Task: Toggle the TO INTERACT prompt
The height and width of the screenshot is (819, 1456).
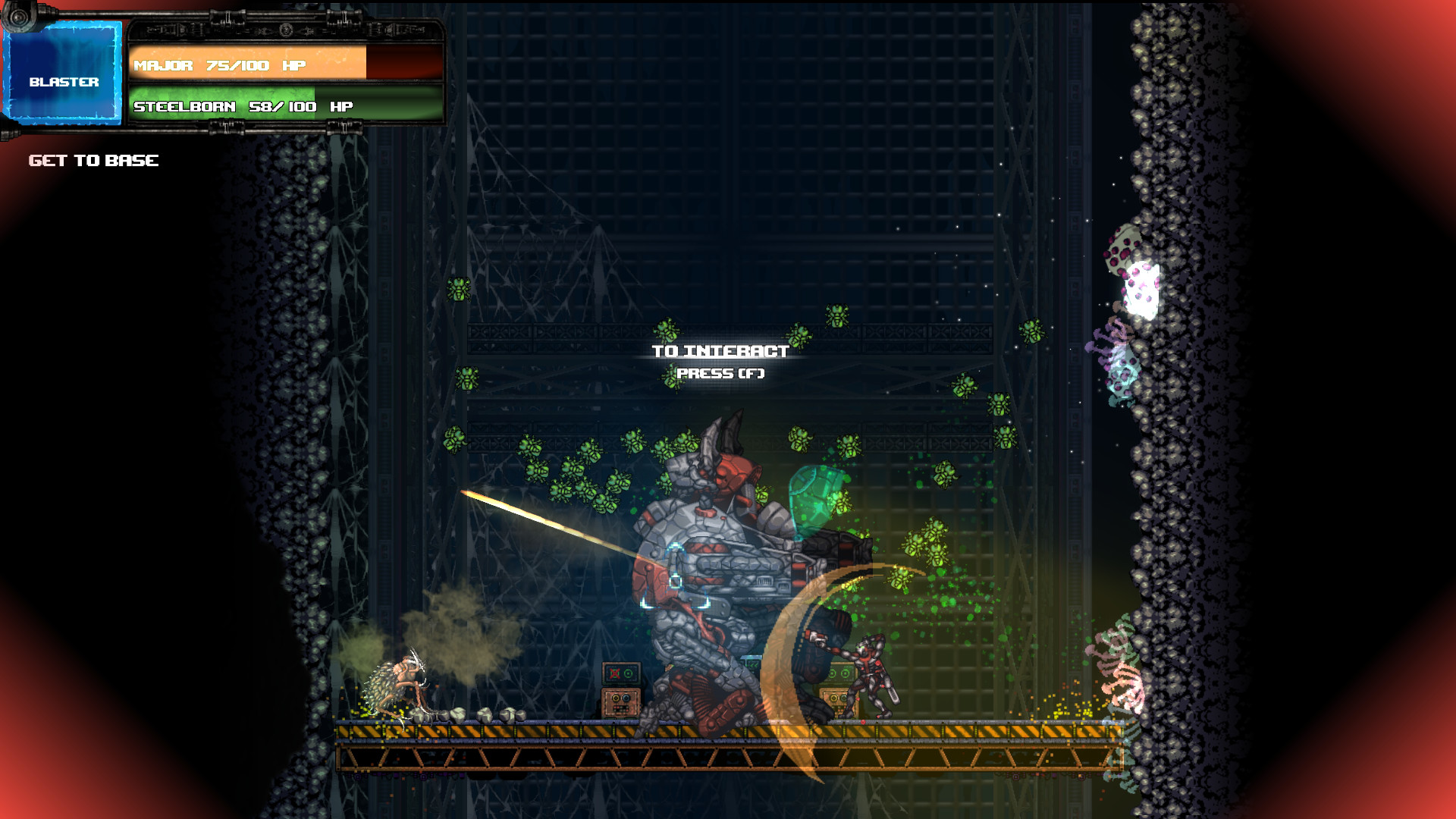Action: coord(719,351)
